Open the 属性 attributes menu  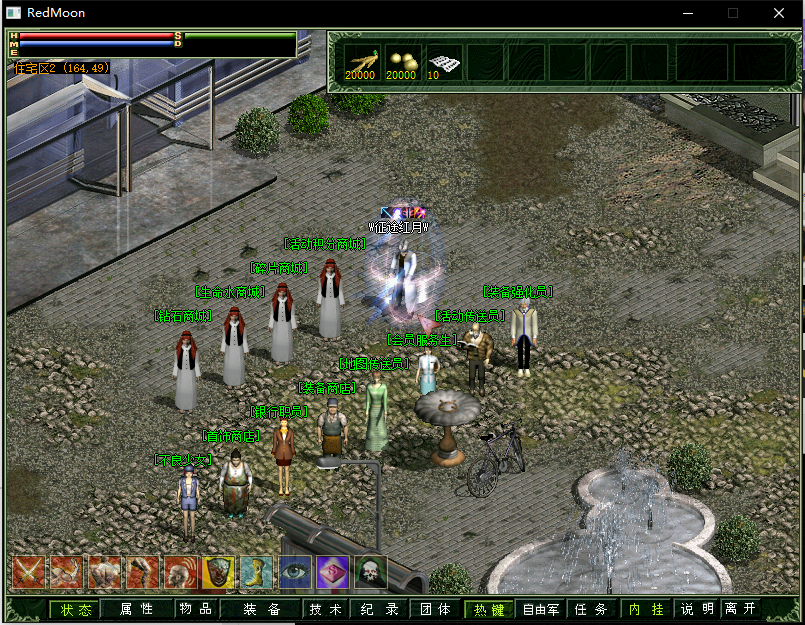coord(136,609)
